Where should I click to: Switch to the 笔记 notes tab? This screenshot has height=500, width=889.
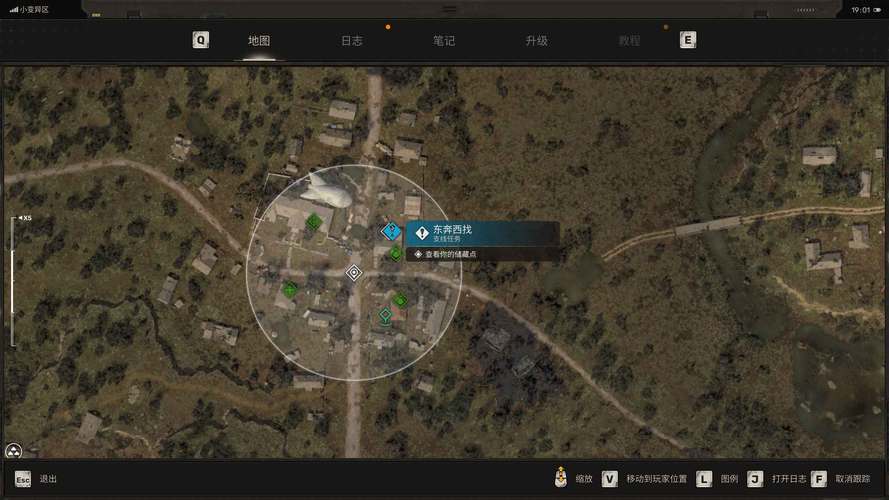coord(444,41)
